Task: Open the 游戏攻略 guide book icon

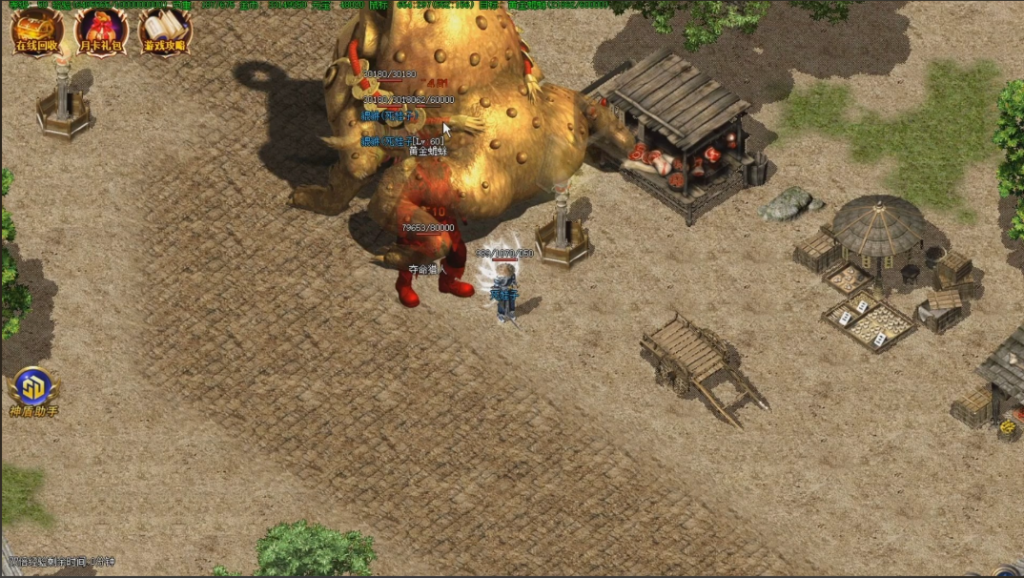Action: click(165, 30)
